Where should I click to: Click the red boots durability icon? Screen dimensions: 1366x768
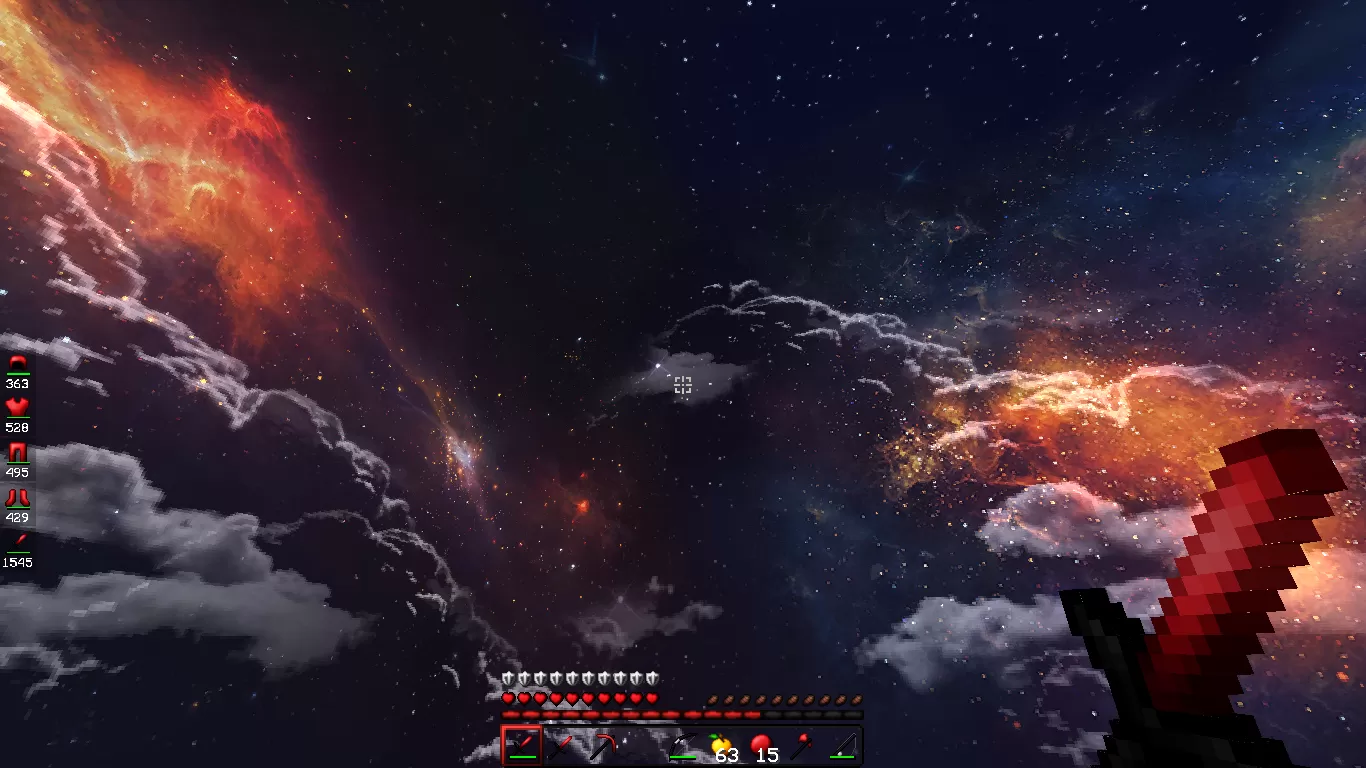tap(17, 497)
